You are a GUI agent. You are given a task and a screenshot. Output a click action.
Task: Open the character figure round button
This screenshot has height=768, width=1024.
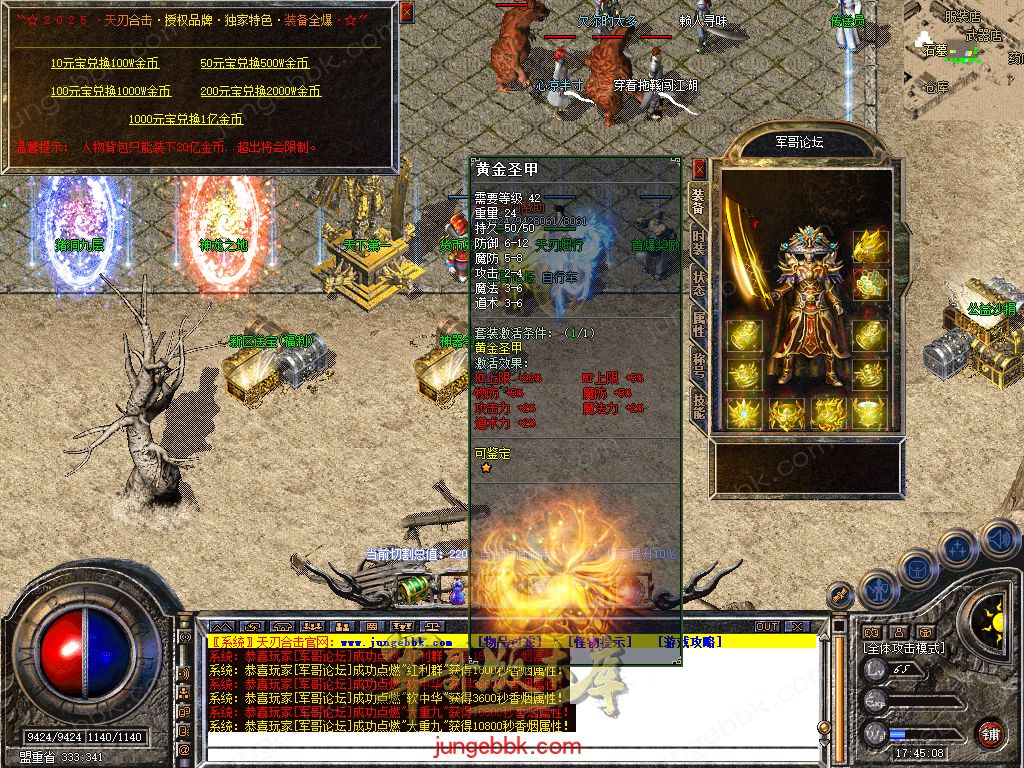coord(879,590)
